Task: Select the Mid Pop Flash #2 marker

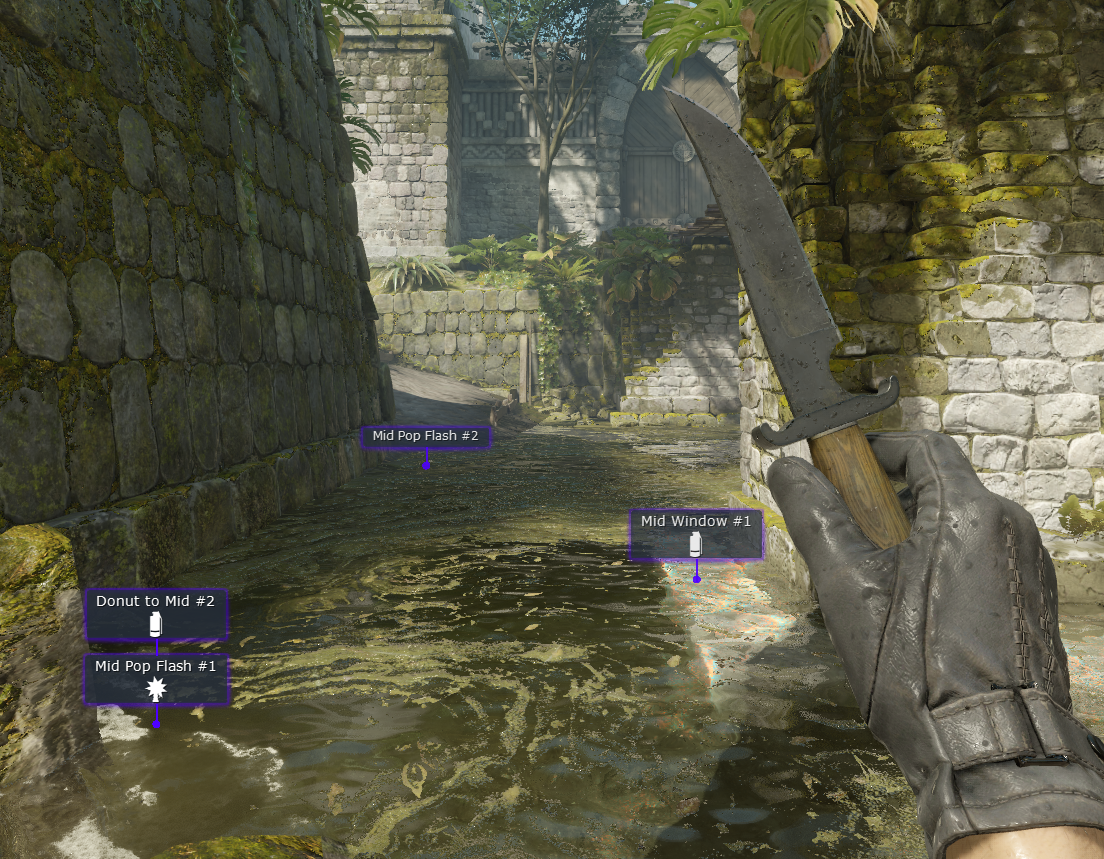Action: [x=425, y=437]
